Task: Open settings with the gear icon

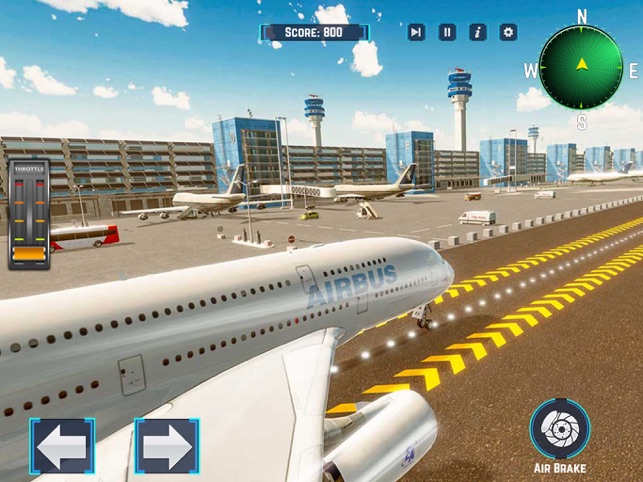Action: (508, 32)
